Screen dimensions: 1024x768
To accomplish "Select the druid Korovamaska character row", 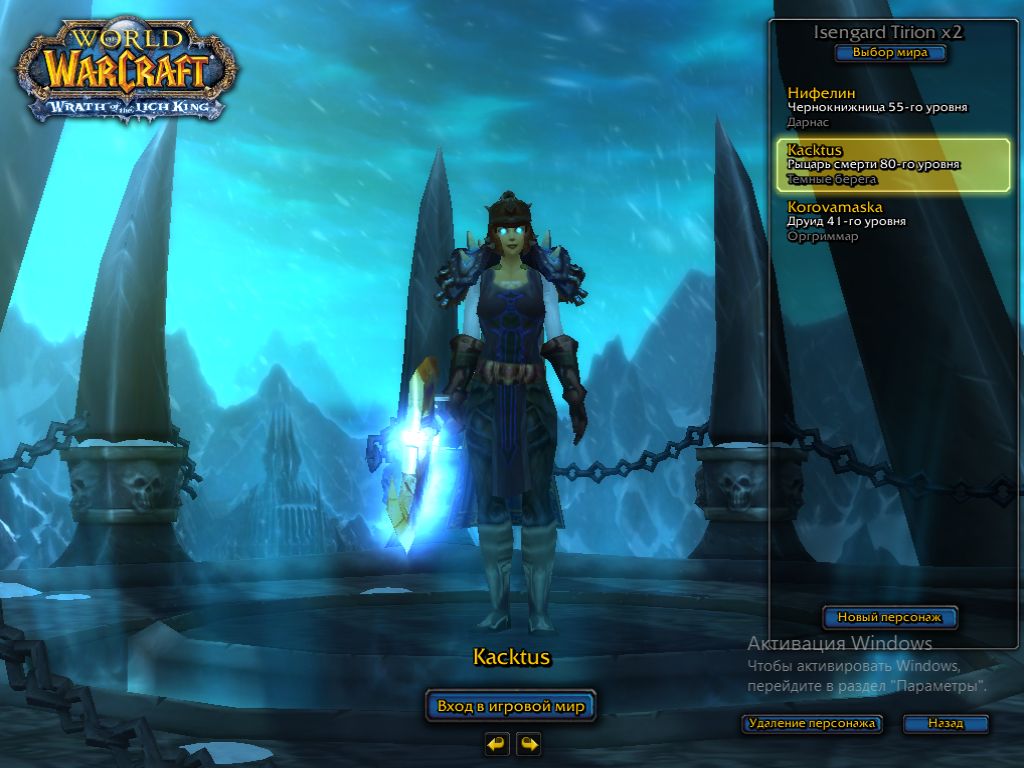I will coord(880,221).
